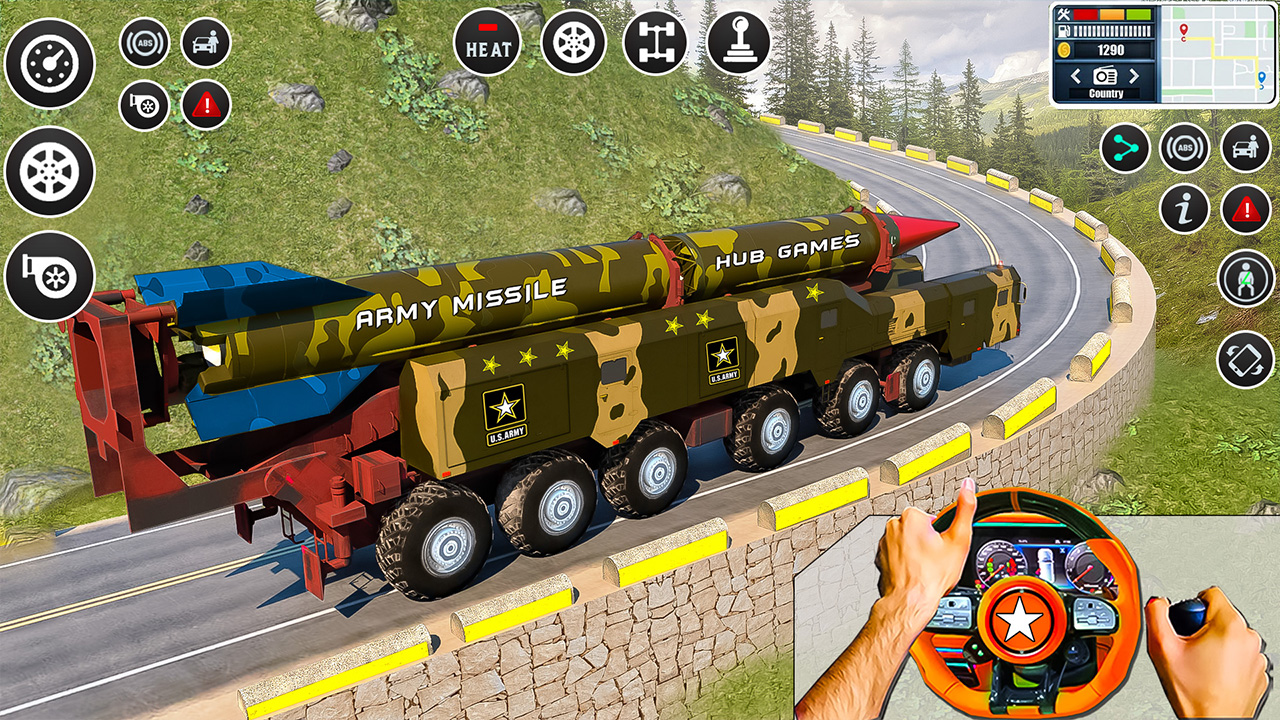Open the chassis axle view icon

[x=657, y=43]
